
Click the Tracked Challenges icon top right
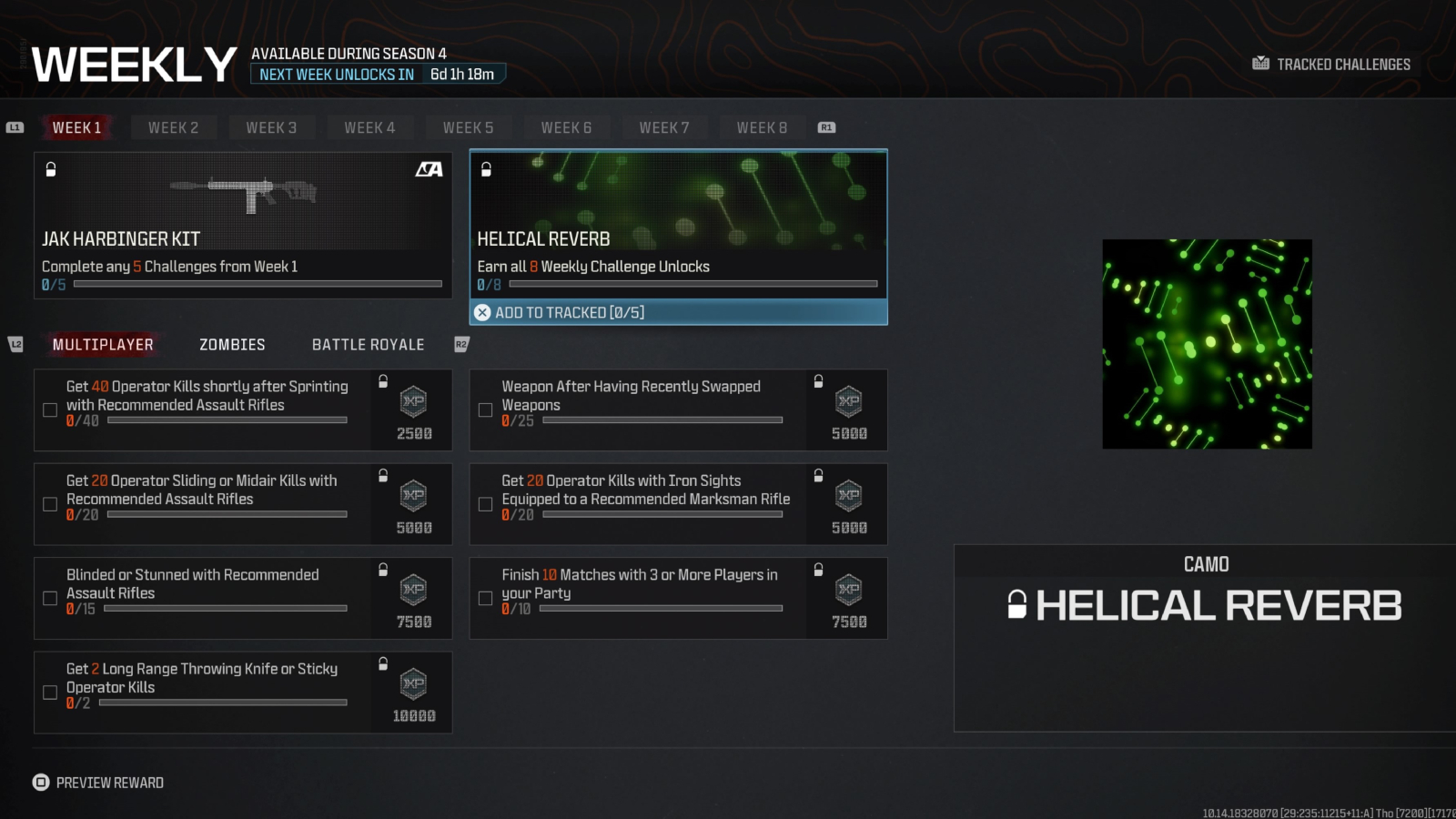(1260, 63)
